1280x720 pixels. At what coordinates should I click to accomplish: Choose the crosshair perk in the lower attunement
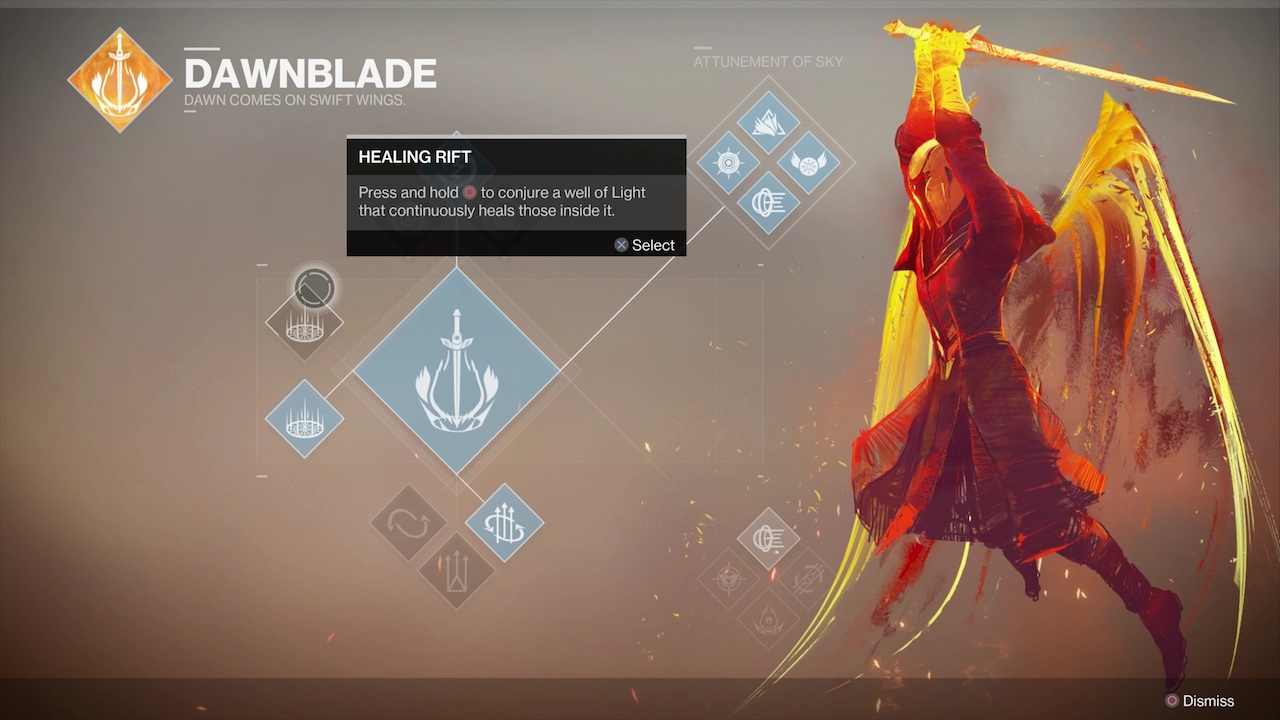point(728,578)
